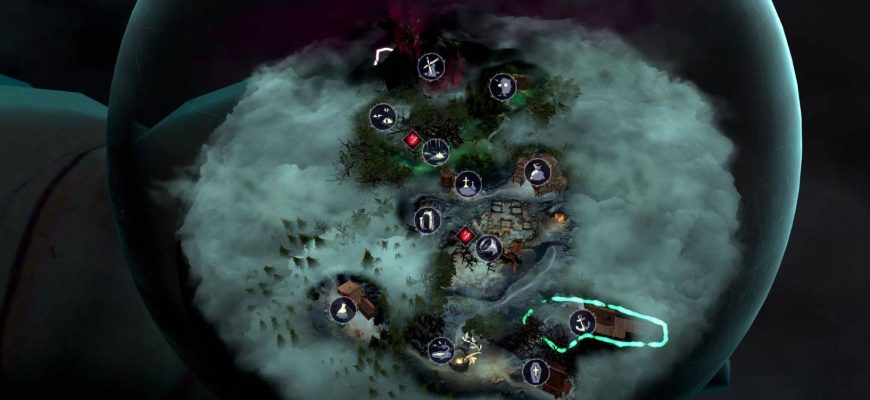Choose the white tent marker by the cabin

coord(343,309)
